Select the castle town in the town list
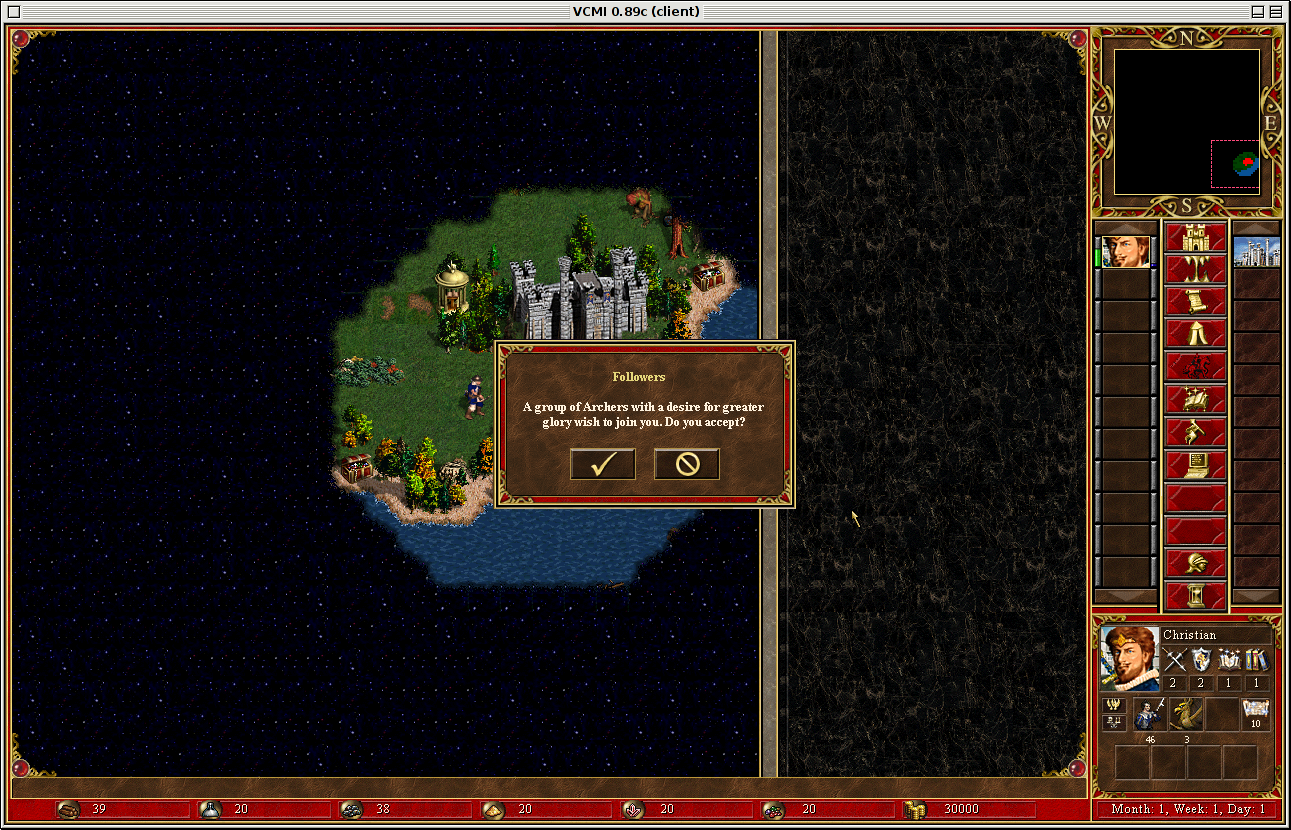The image size is (1291, 830). click(x=1256, y=252)
